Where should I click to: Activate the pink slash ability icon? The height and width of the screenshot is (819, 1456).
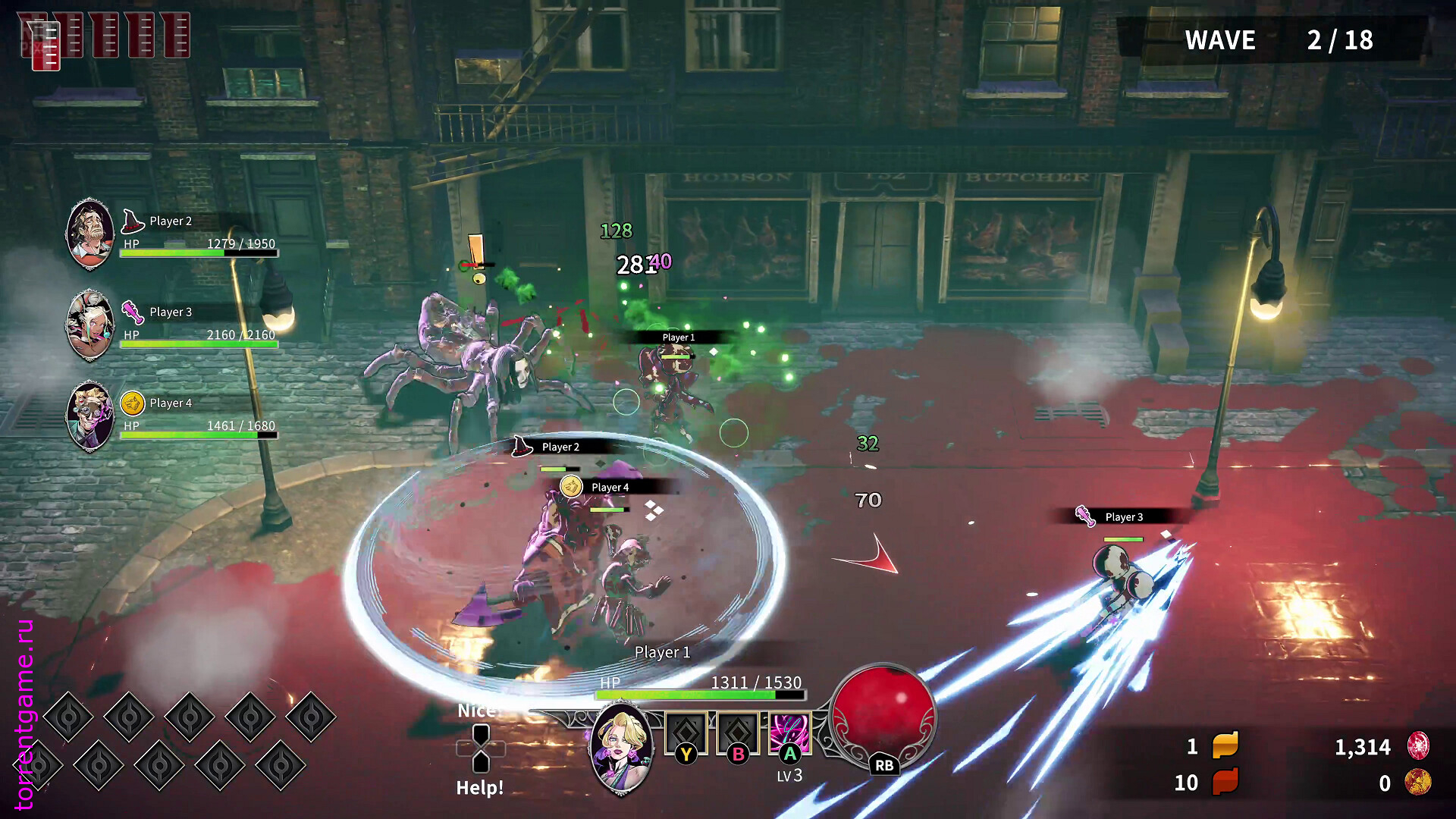789,733
